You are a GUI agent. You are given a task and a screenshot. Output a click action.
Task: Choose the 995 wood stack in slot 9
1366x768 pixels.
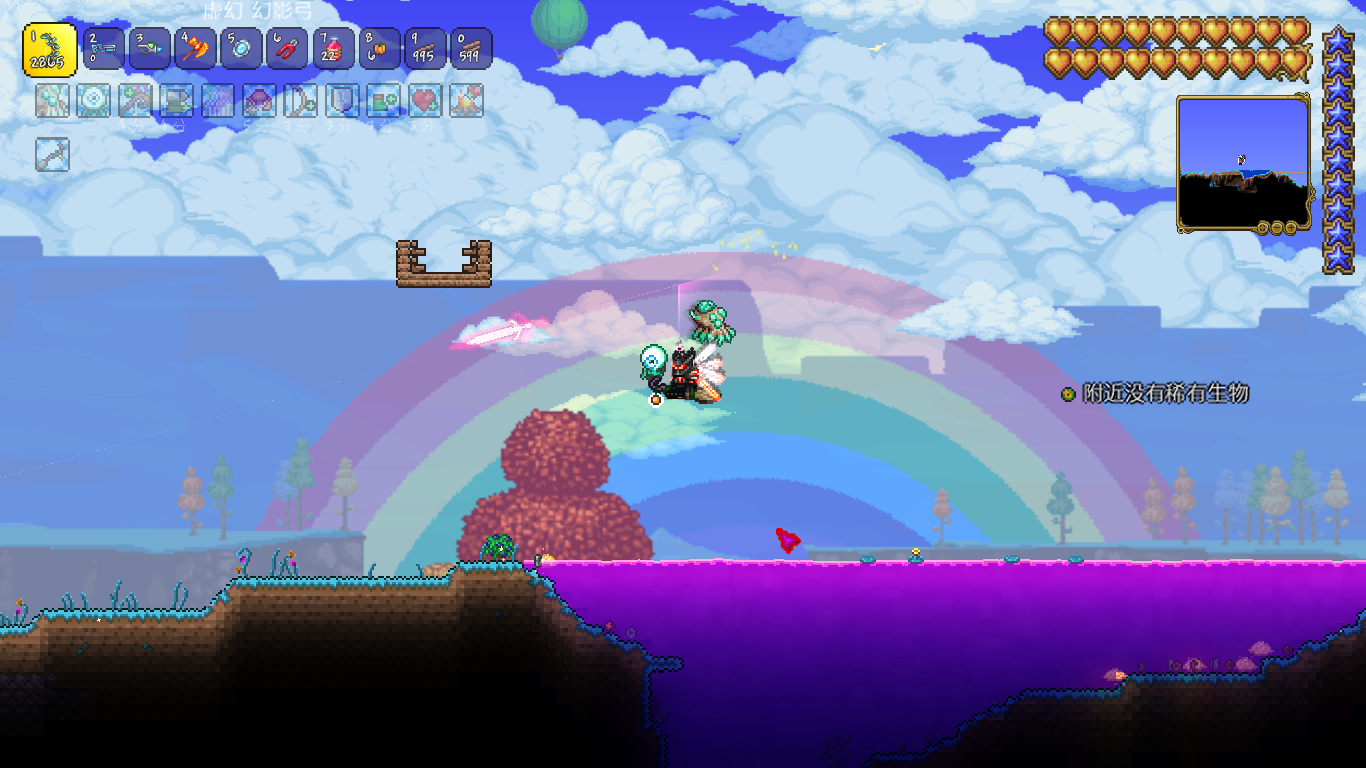(x=425, y=49)
